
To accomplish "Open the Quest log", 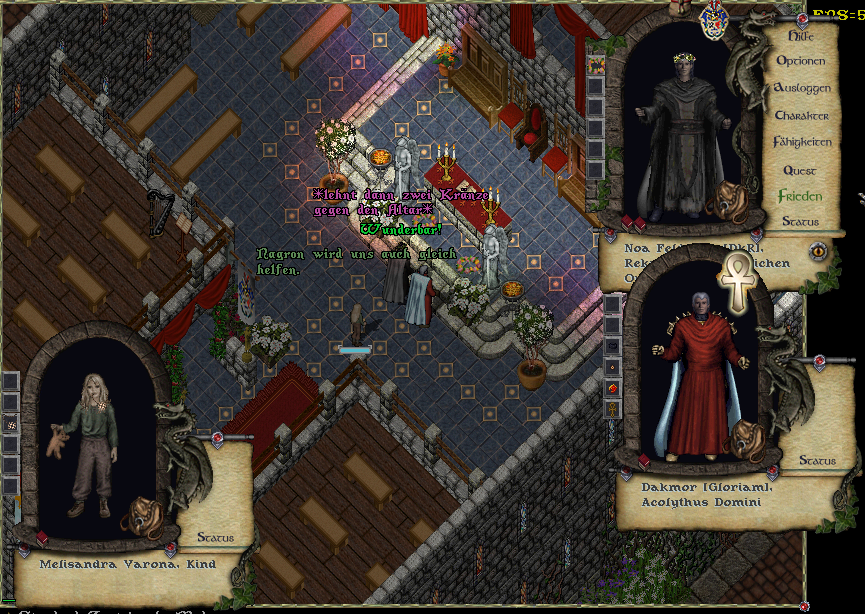I will pos(800,170).
